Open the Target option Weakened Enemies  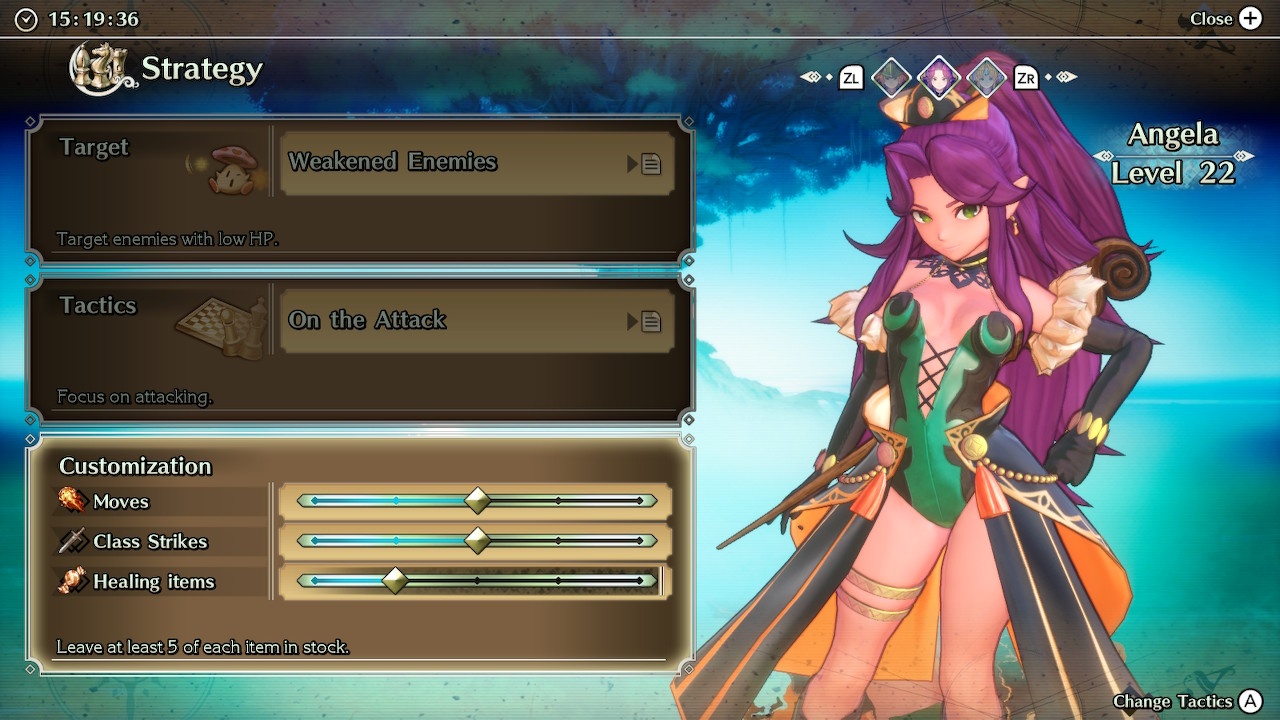pyautogui.click(x=477, y=163)
